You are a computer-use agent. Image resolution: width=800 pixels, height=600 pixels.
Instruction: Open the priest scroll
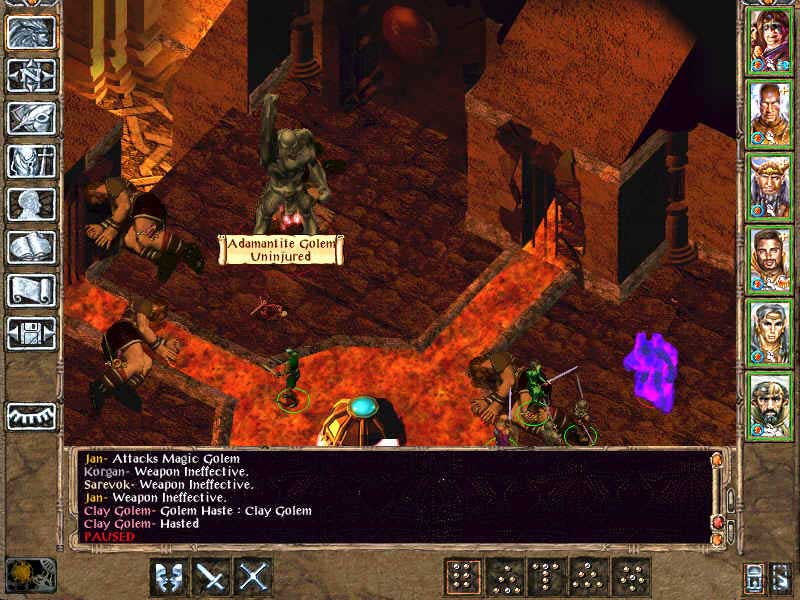(31, 290)
